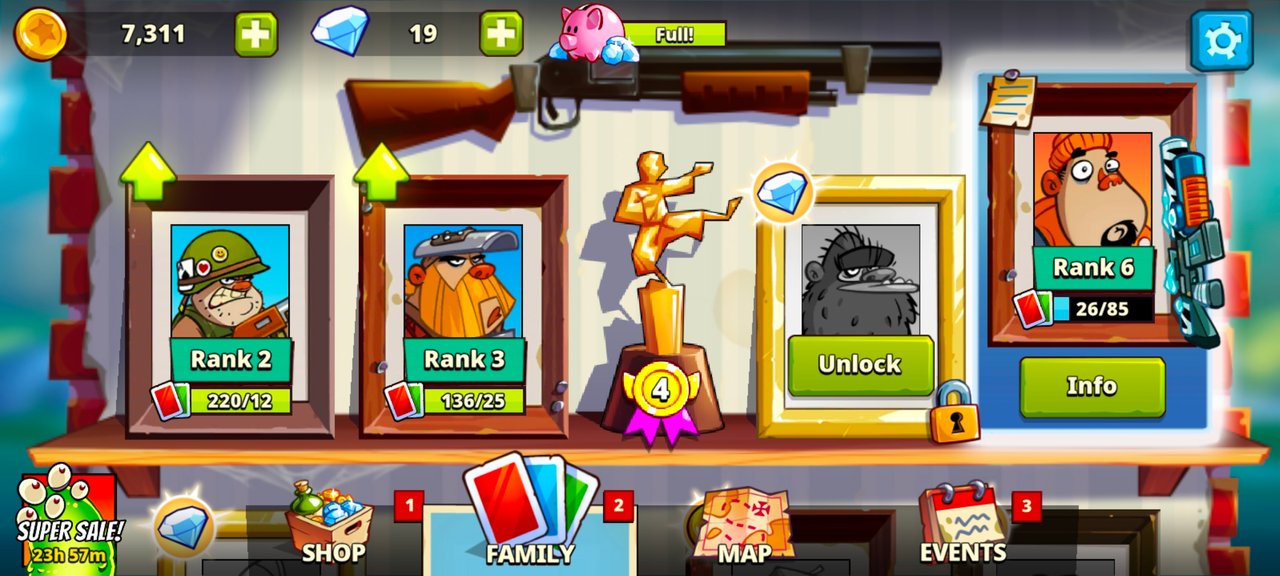The width and height of the screenshot is (1280, 576).
Task: Open the full piggy bank
Action: [x=592, y=33]
